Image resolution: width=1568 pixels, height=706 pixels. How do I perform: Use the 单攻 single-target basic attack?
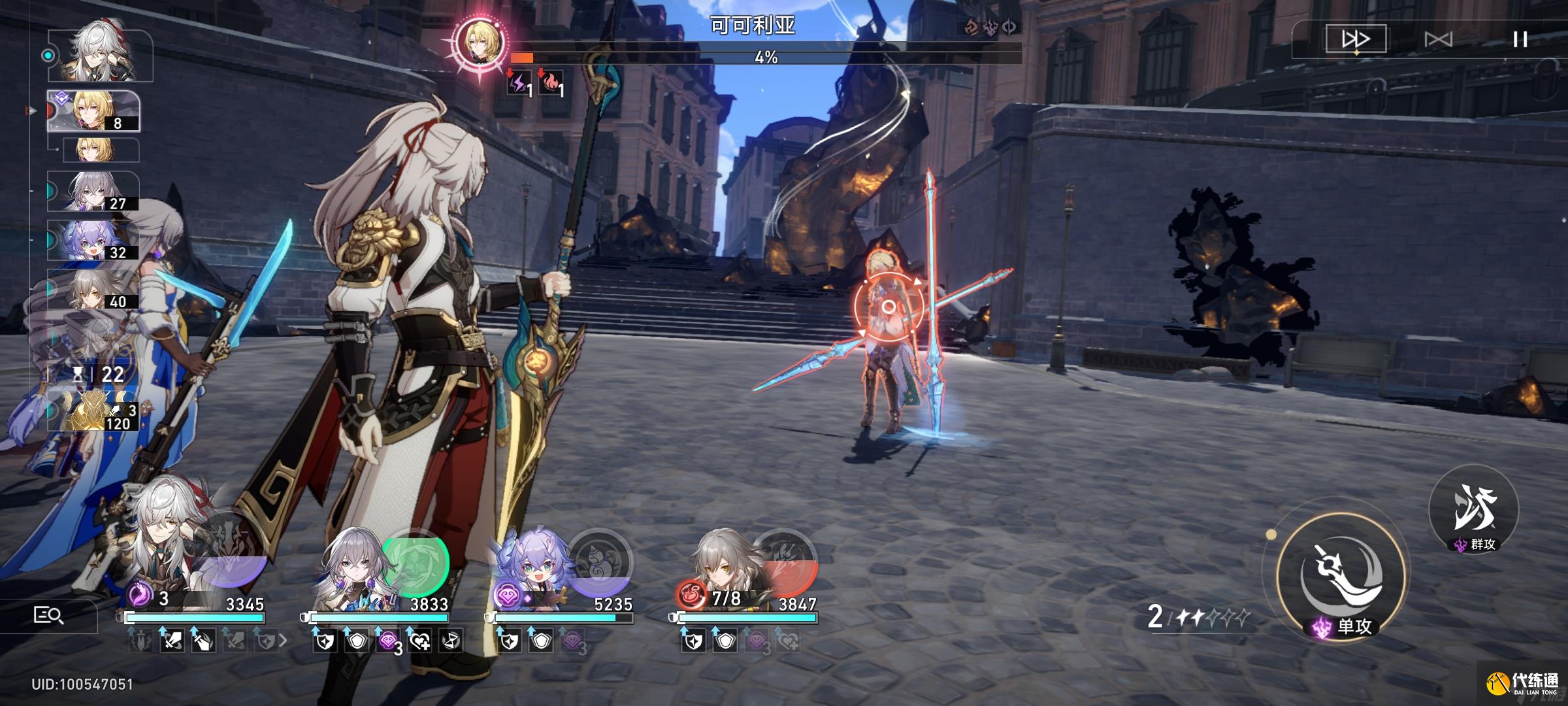tap(1341, 579)
